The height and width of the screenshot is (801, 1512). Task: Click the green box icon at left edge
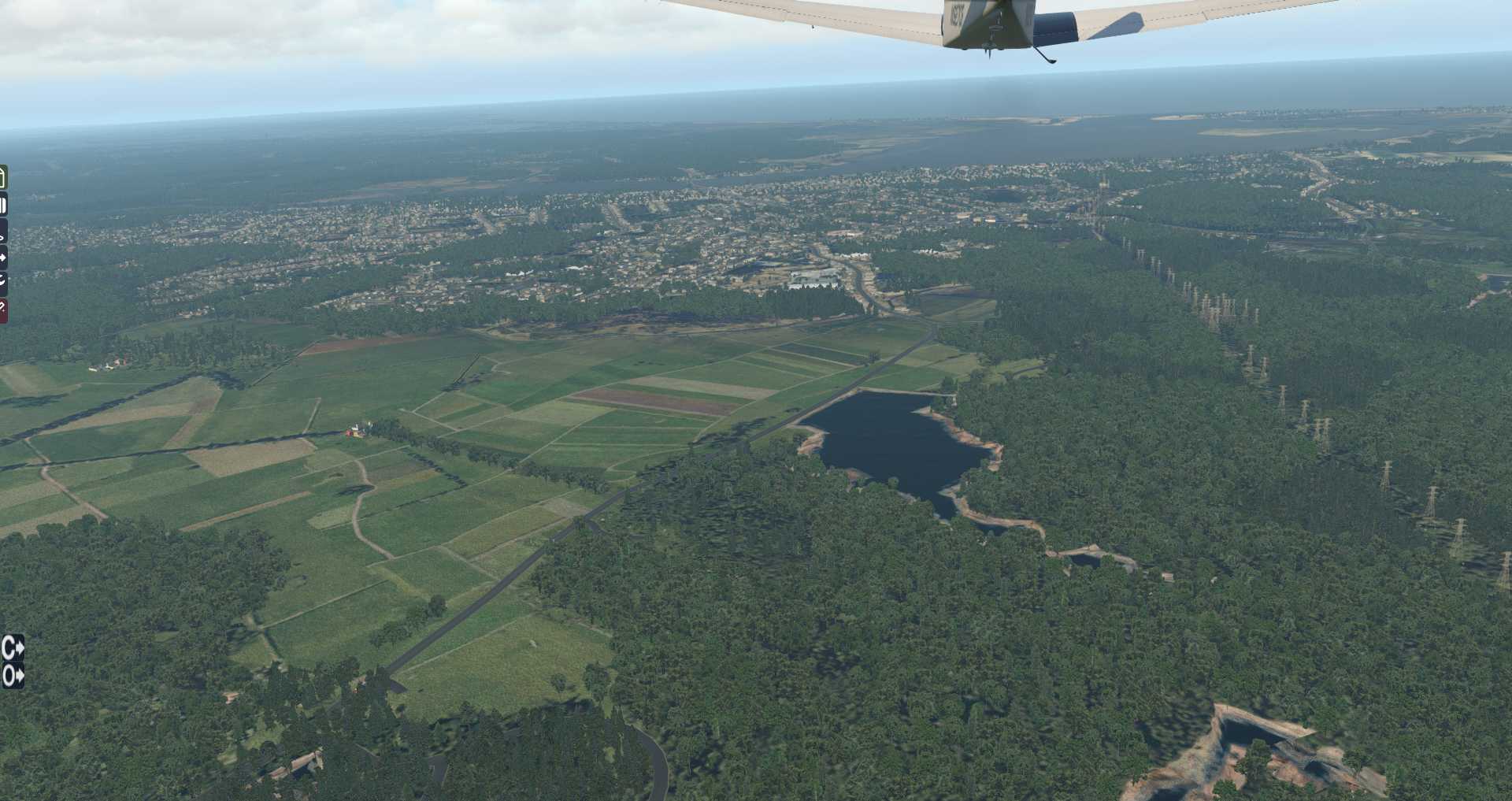pos(2,177)
